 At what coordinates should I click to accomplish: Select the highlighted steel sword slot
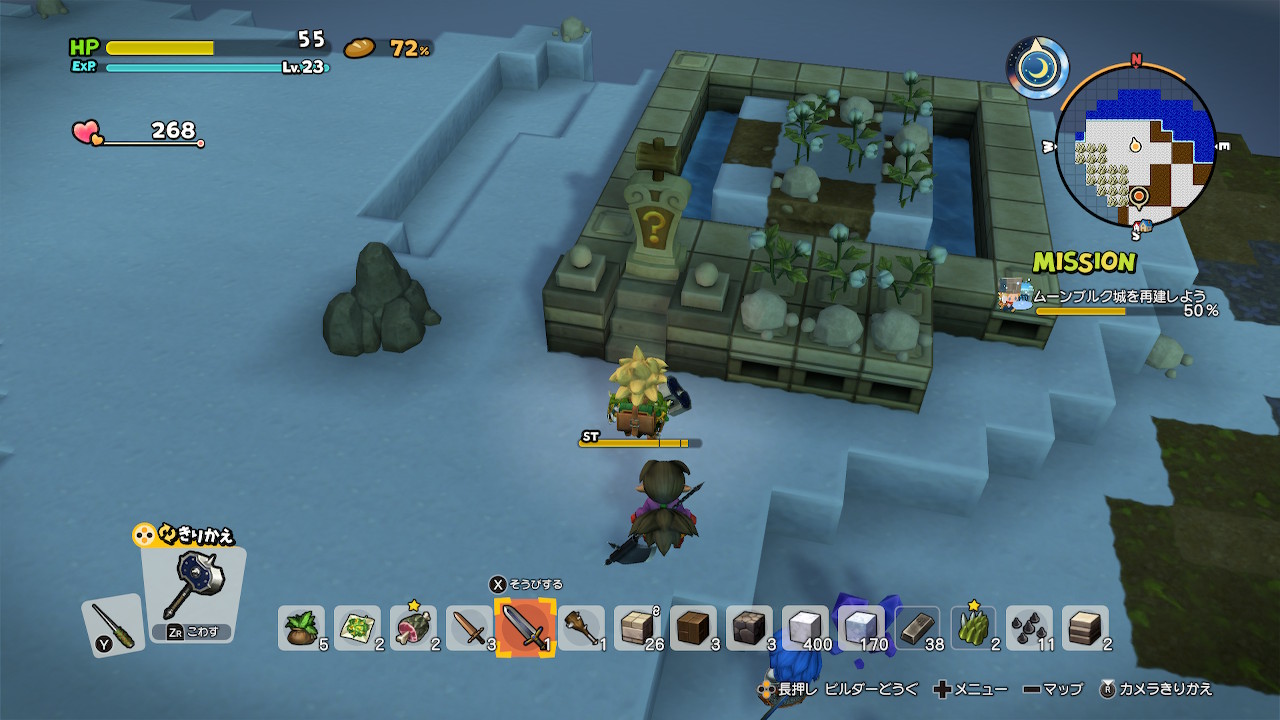tap(525, 627)
